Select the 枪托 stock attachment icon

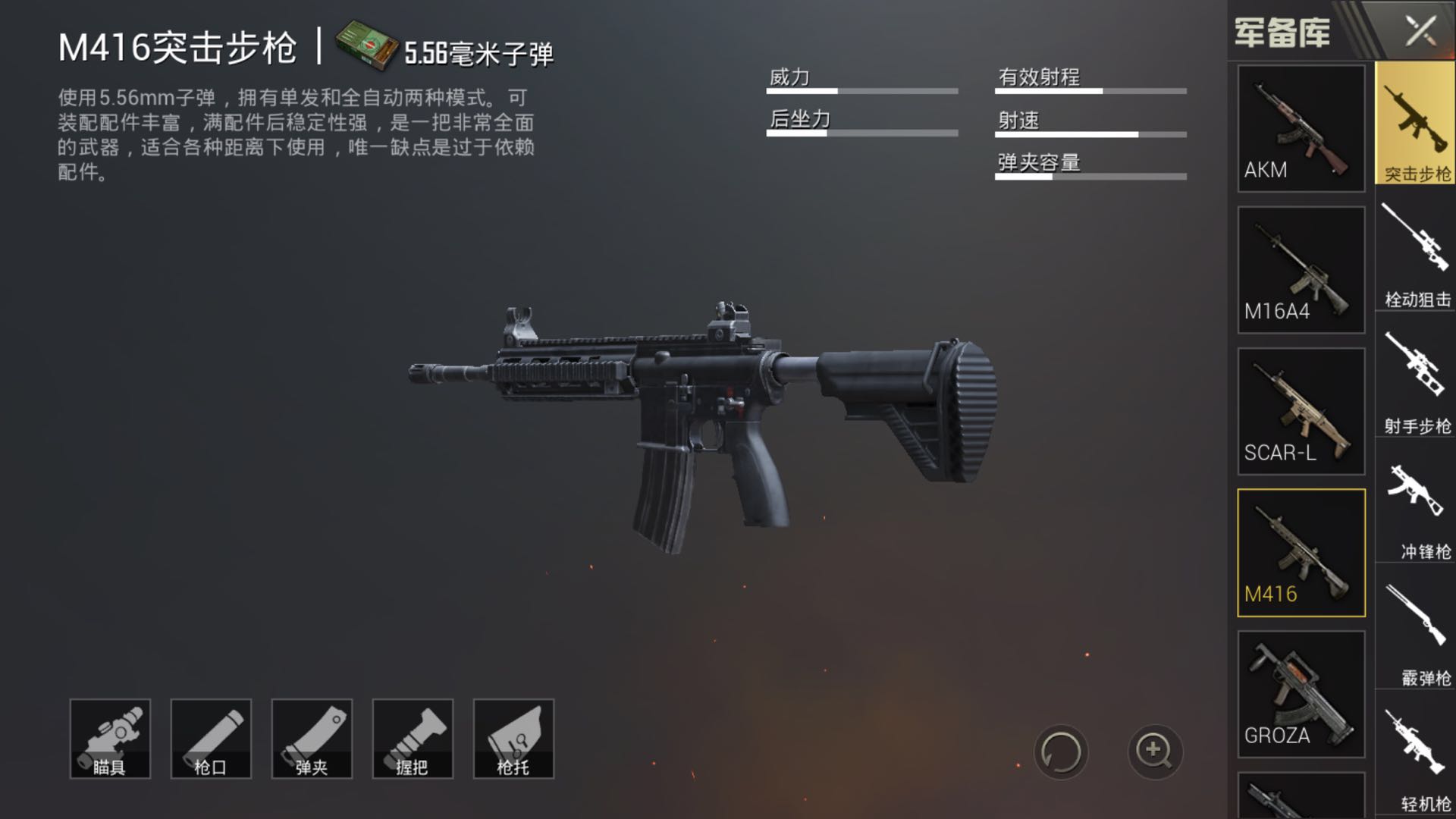click(x=513, y=738)
